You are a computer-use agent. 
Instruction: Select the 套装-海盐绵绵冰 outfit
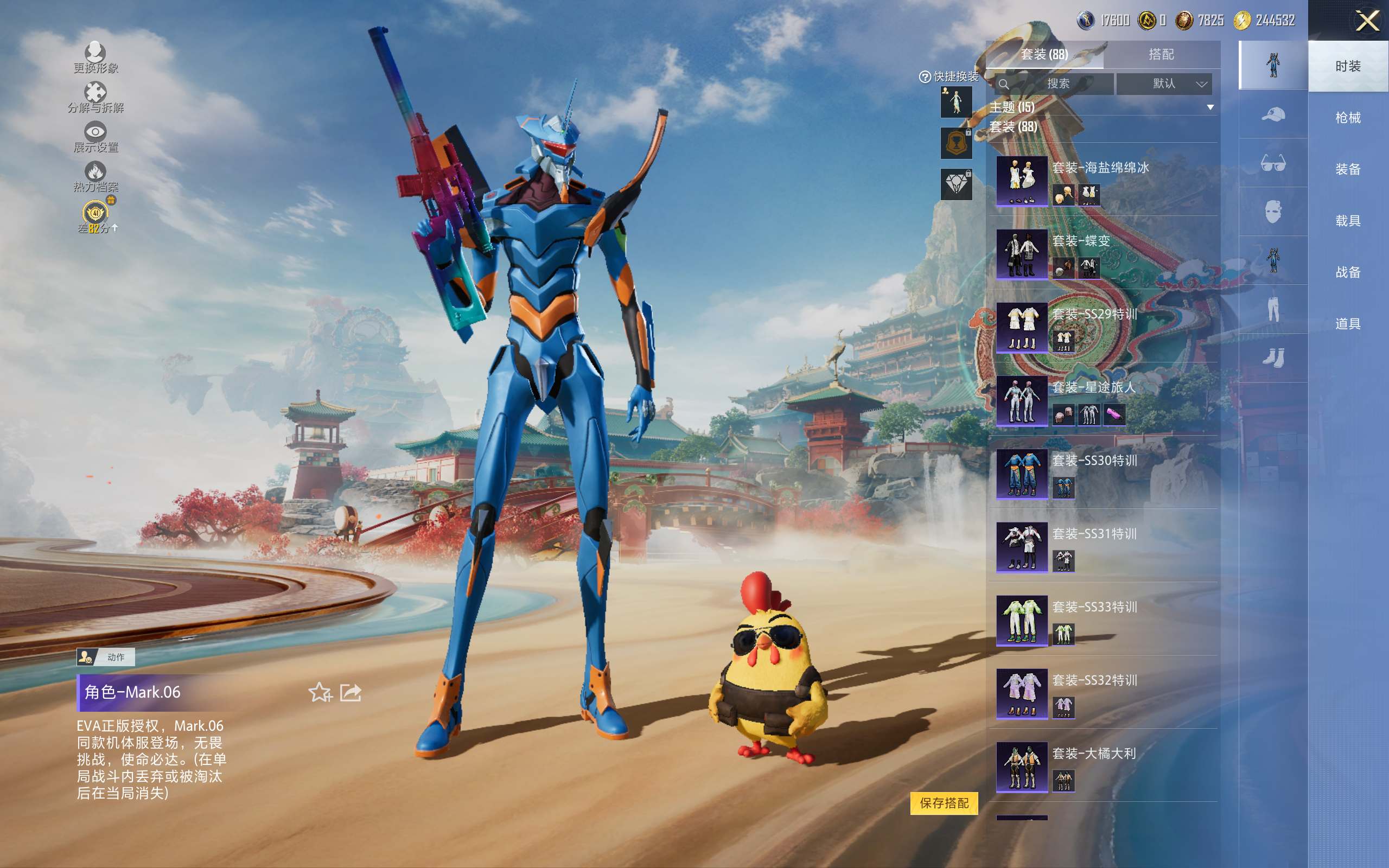pyautogui.click(x=1022, y=181)
